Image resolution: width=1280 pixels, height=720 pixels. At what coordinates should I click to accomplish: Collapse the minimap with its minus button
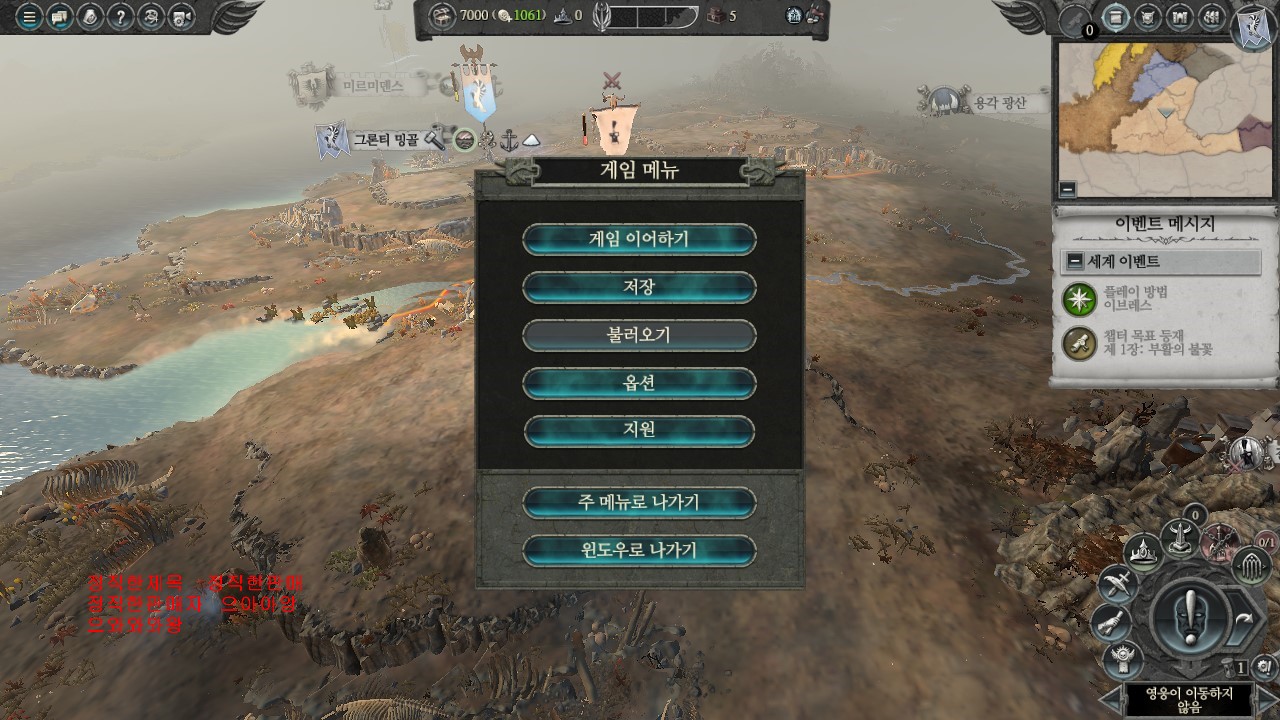click(1068, 188)
